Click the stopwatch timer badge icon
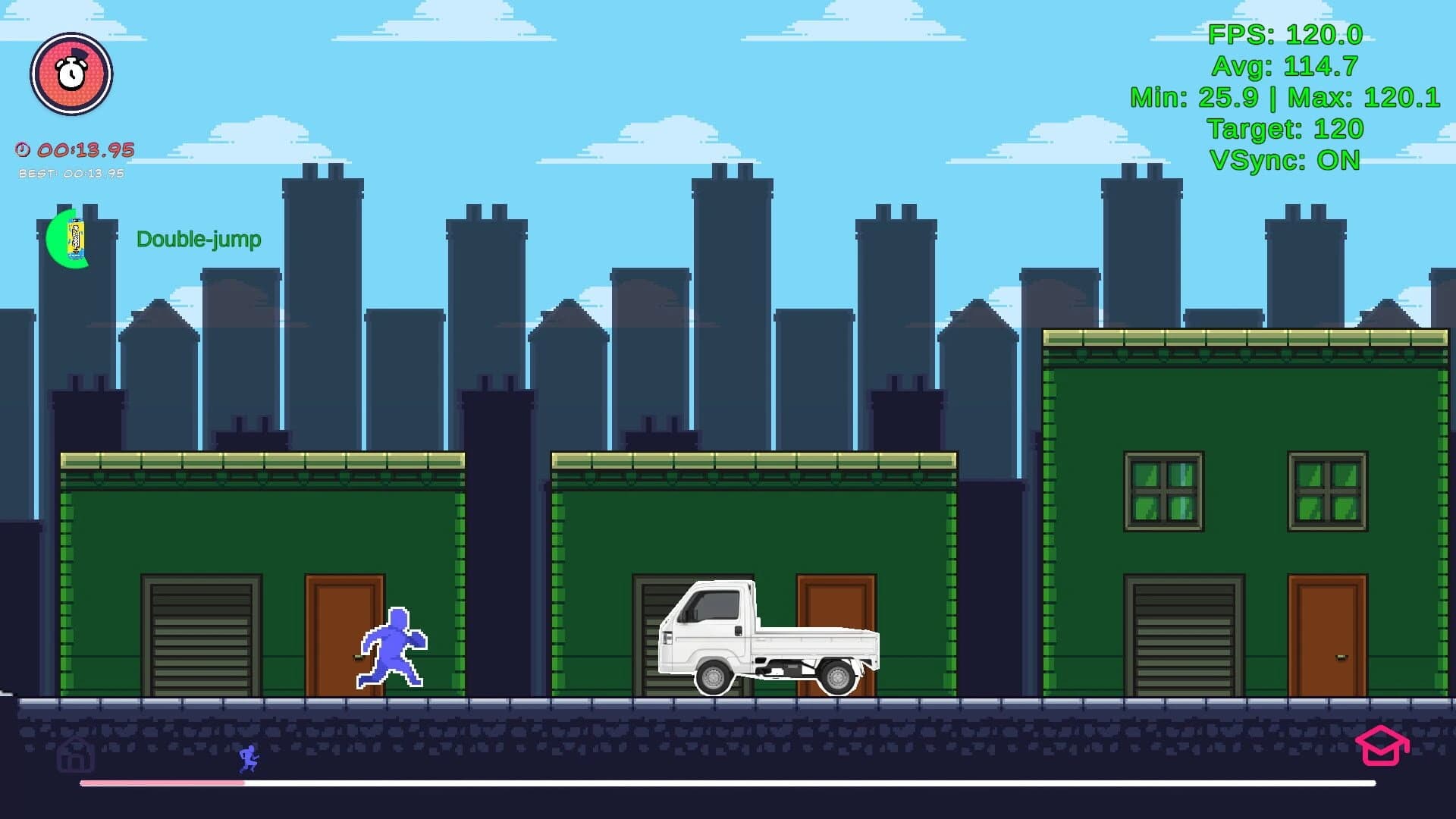Viewport: 1456px width, 819px height. coord(72,73)
